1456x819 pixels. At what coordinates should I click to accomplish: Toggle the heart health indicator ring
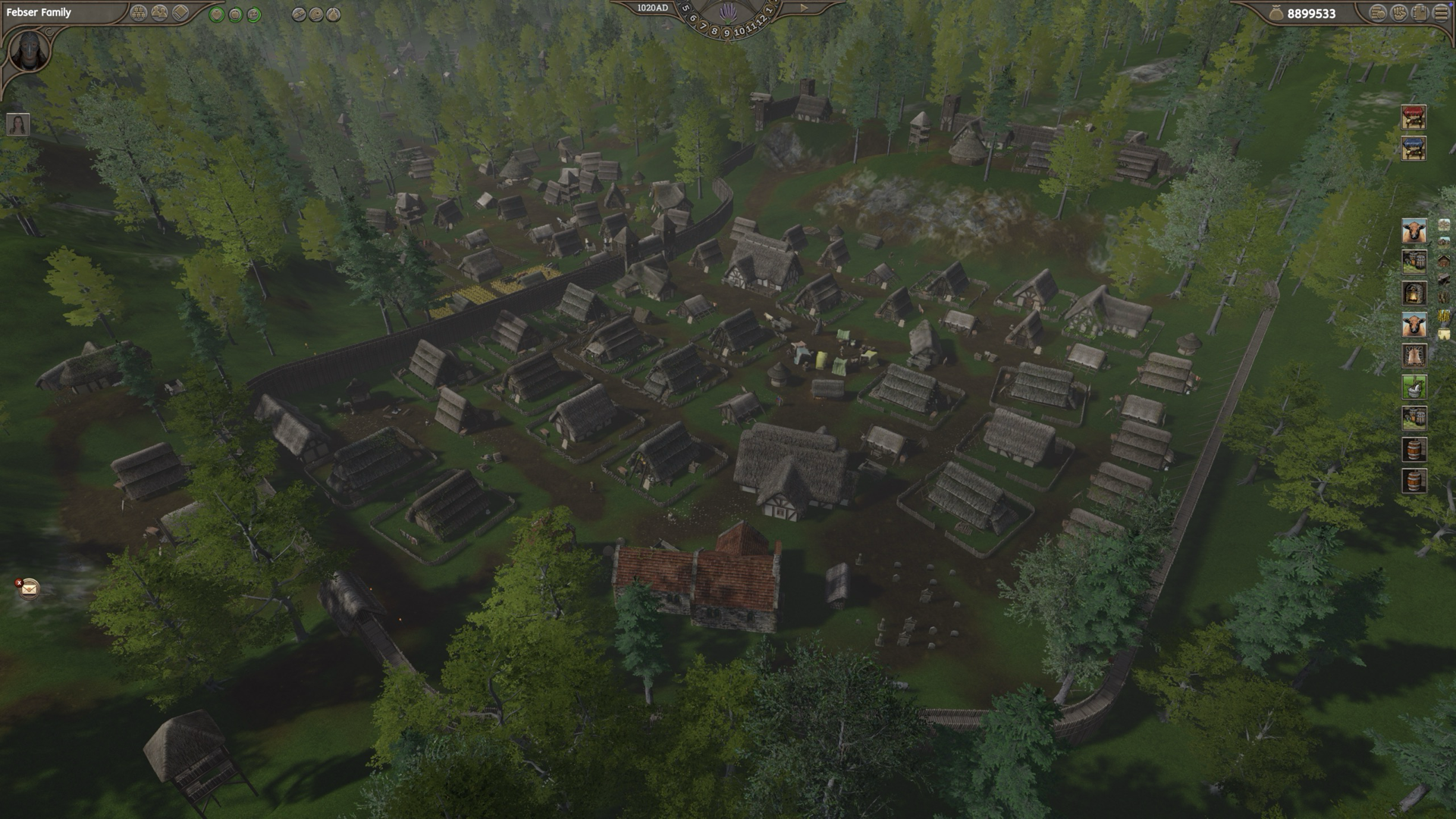216,13
